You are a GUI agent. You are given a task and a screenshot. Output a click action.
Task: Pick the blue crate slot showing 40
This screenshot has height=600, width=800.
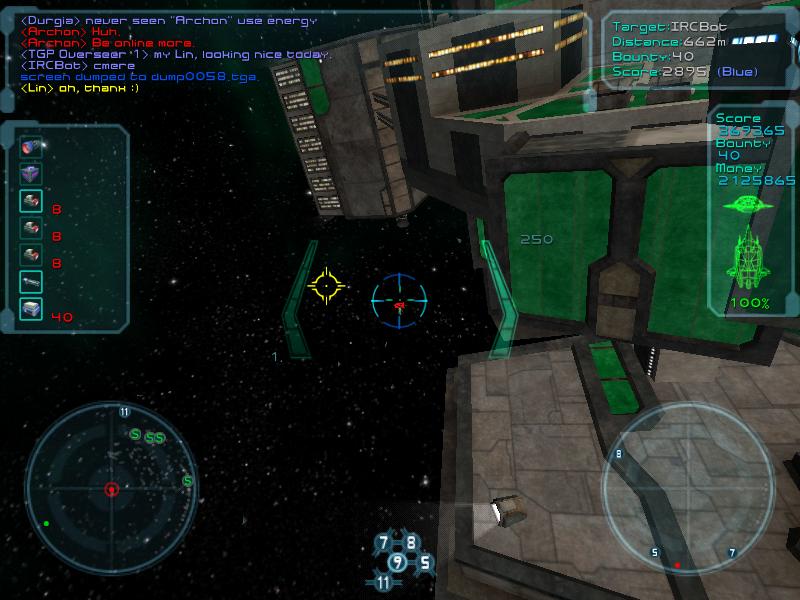click(x=31, y=310)
